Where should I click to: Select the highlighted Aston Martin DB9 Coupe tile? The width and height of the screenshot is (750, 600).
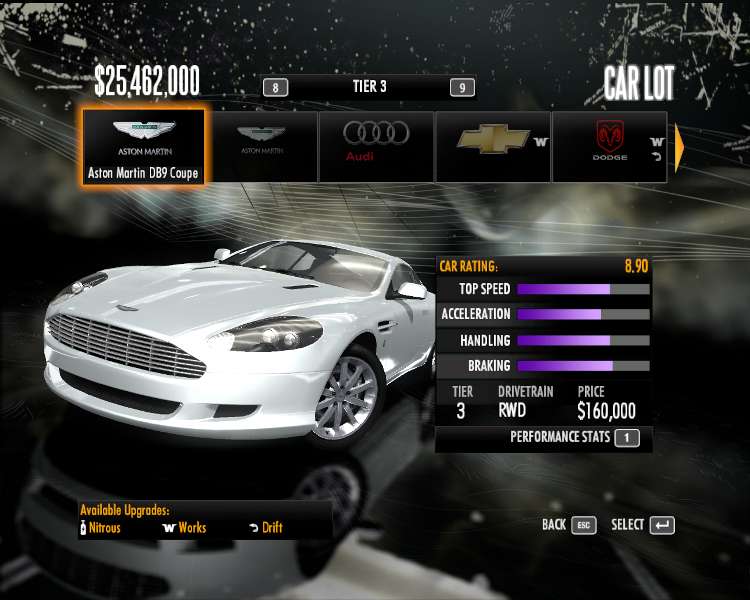[x=143, y=146]
